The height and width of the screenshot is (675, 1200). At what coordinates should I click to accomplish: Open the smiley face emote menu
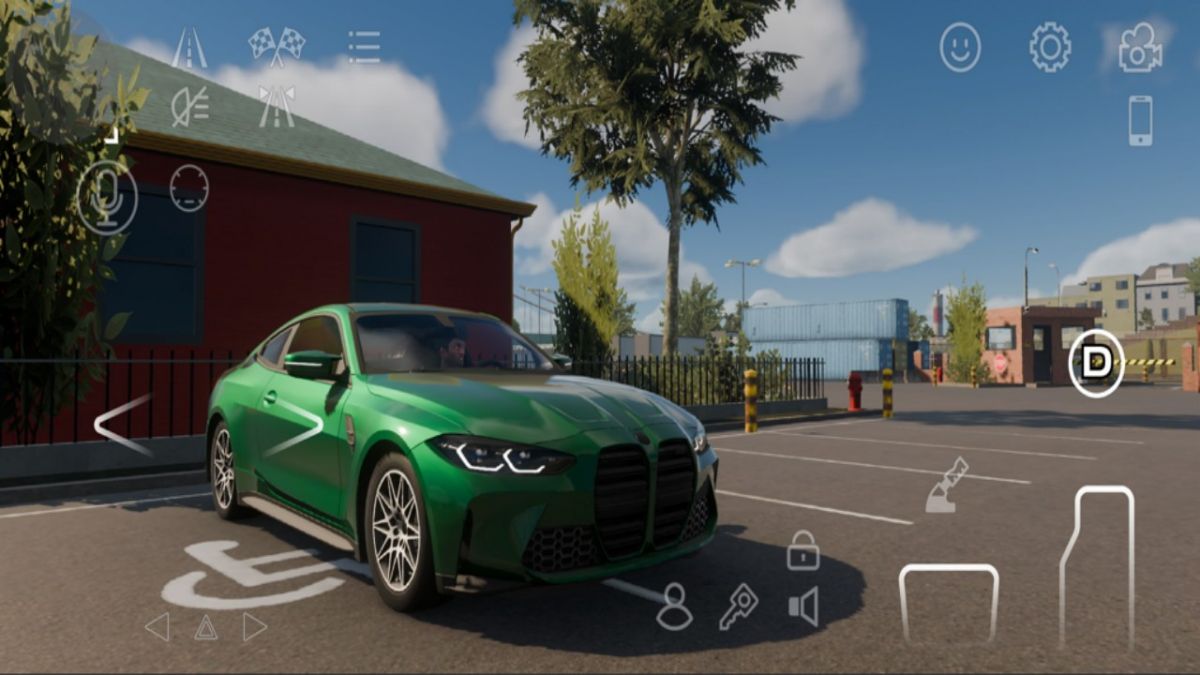(960, 47)
